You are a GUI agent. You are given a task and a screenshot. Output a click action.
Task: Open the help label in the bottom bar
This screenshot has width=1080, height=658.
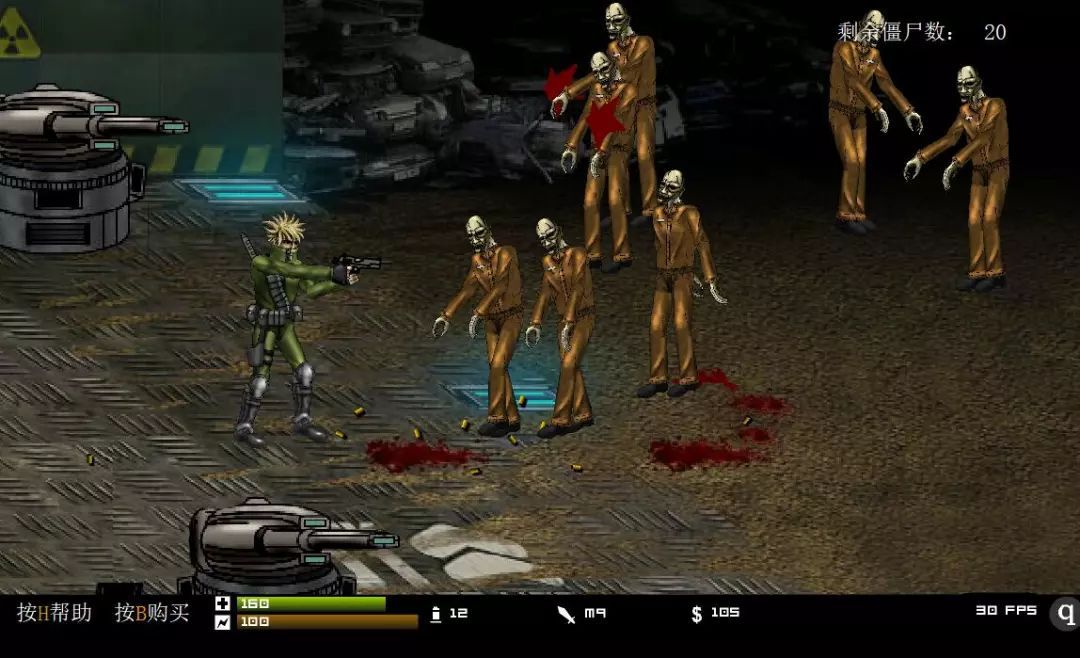[x=54, y=613]
